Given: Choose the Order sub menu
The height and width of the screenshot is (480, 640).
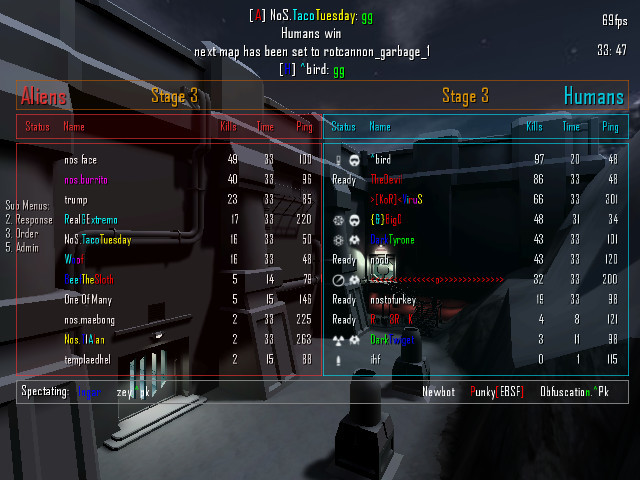Looking at the screenshot, I should [x=26, y=233].
